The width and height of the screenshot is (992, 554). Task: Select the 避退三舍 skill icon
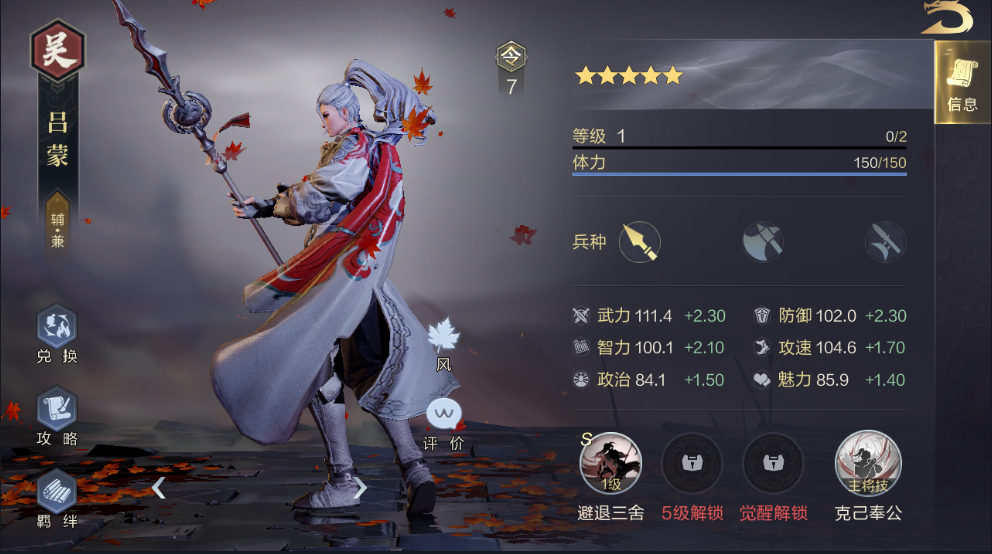pyautogui.click(x=610, y=463)
